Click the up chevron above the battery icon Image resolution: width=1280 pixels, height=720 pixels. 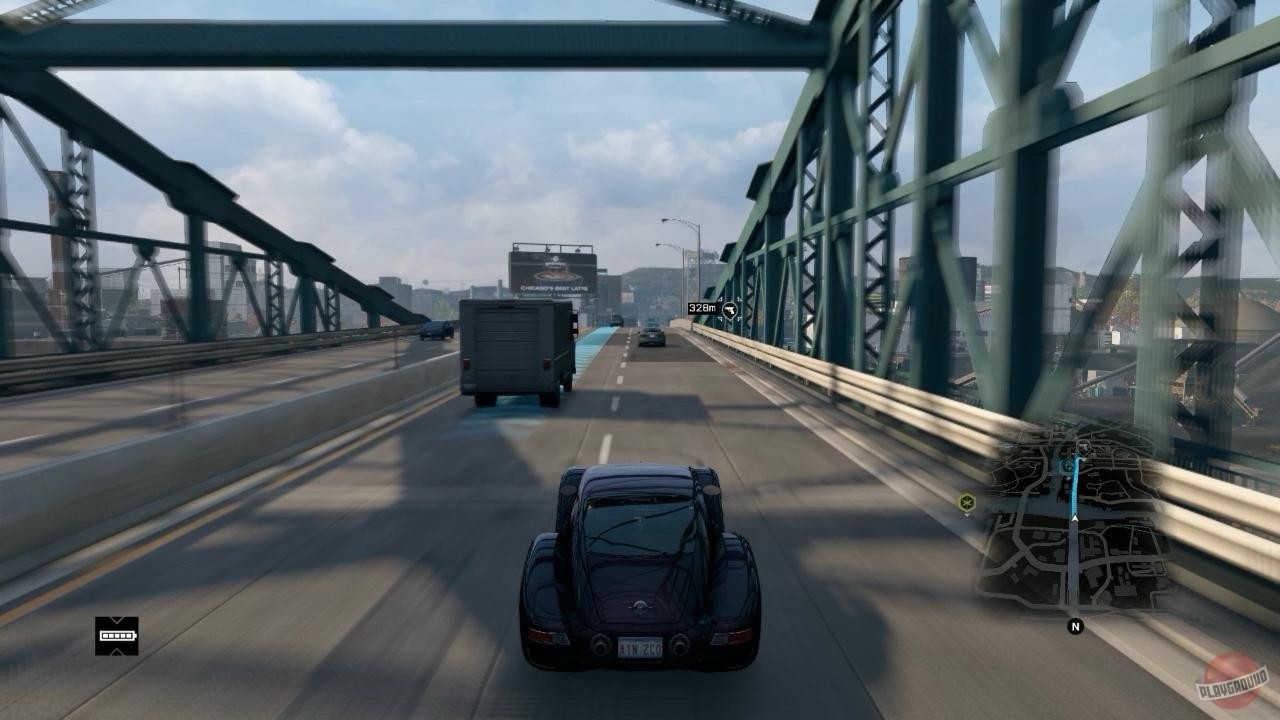click(117, 619)
